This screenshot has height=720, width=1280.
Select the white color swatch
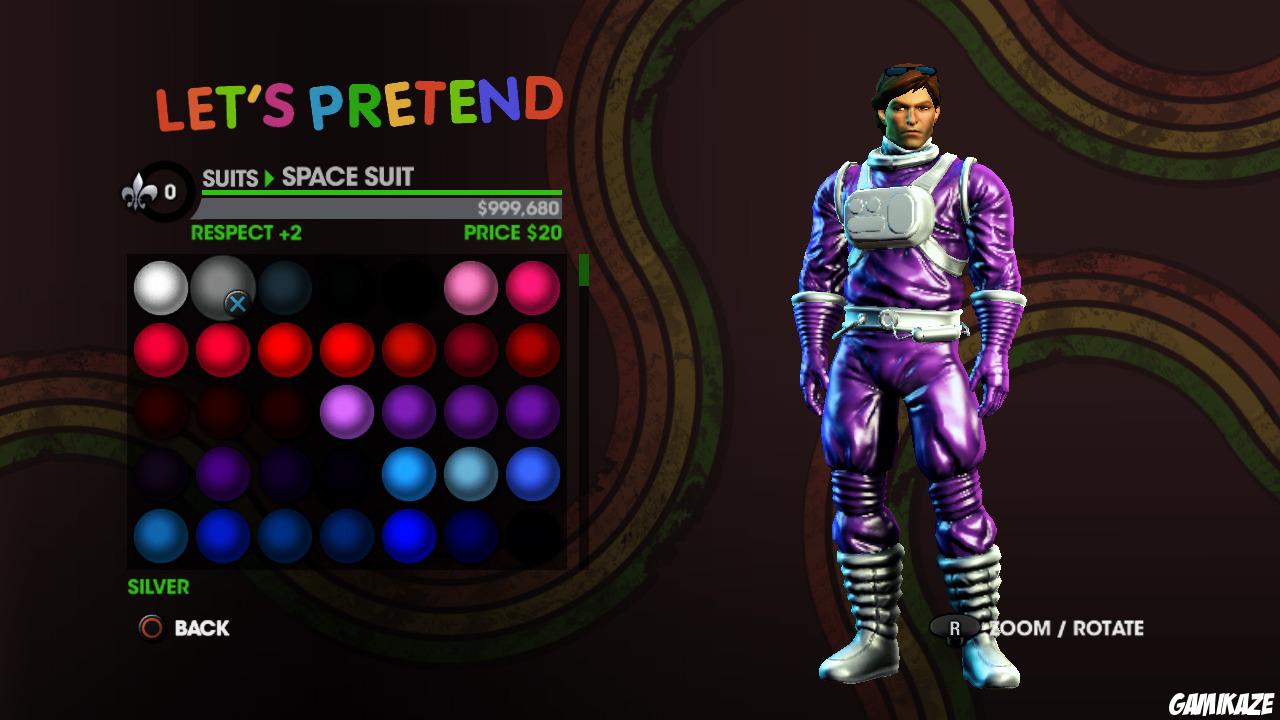[160, 289]
